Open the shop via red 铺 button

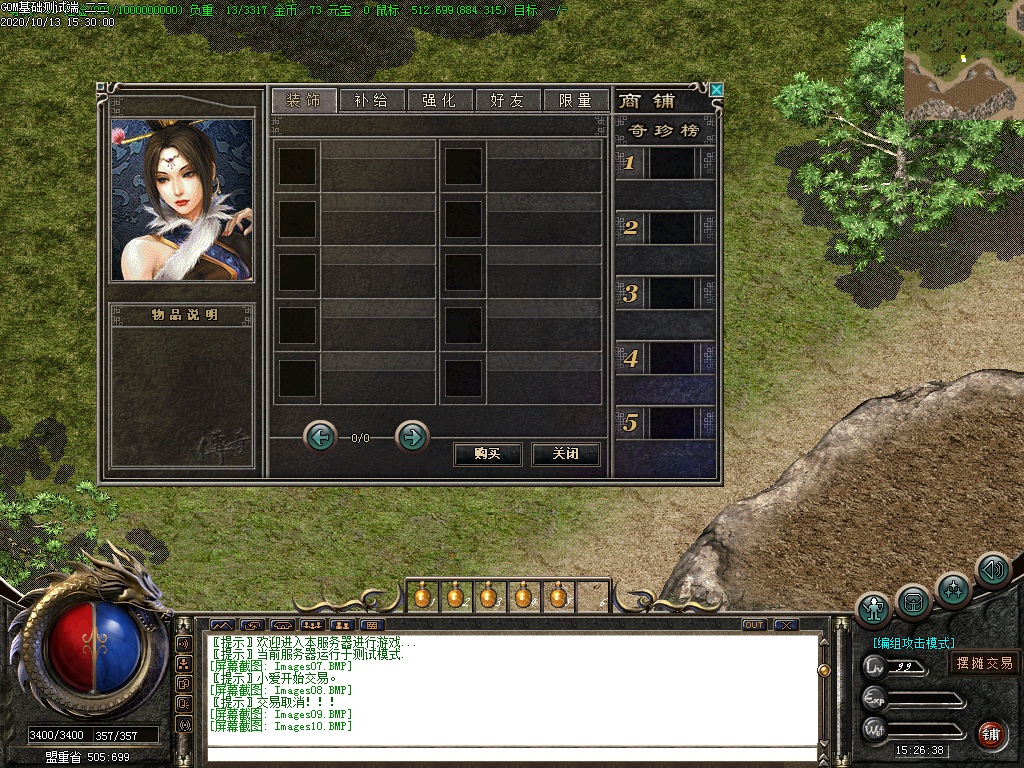990,735
